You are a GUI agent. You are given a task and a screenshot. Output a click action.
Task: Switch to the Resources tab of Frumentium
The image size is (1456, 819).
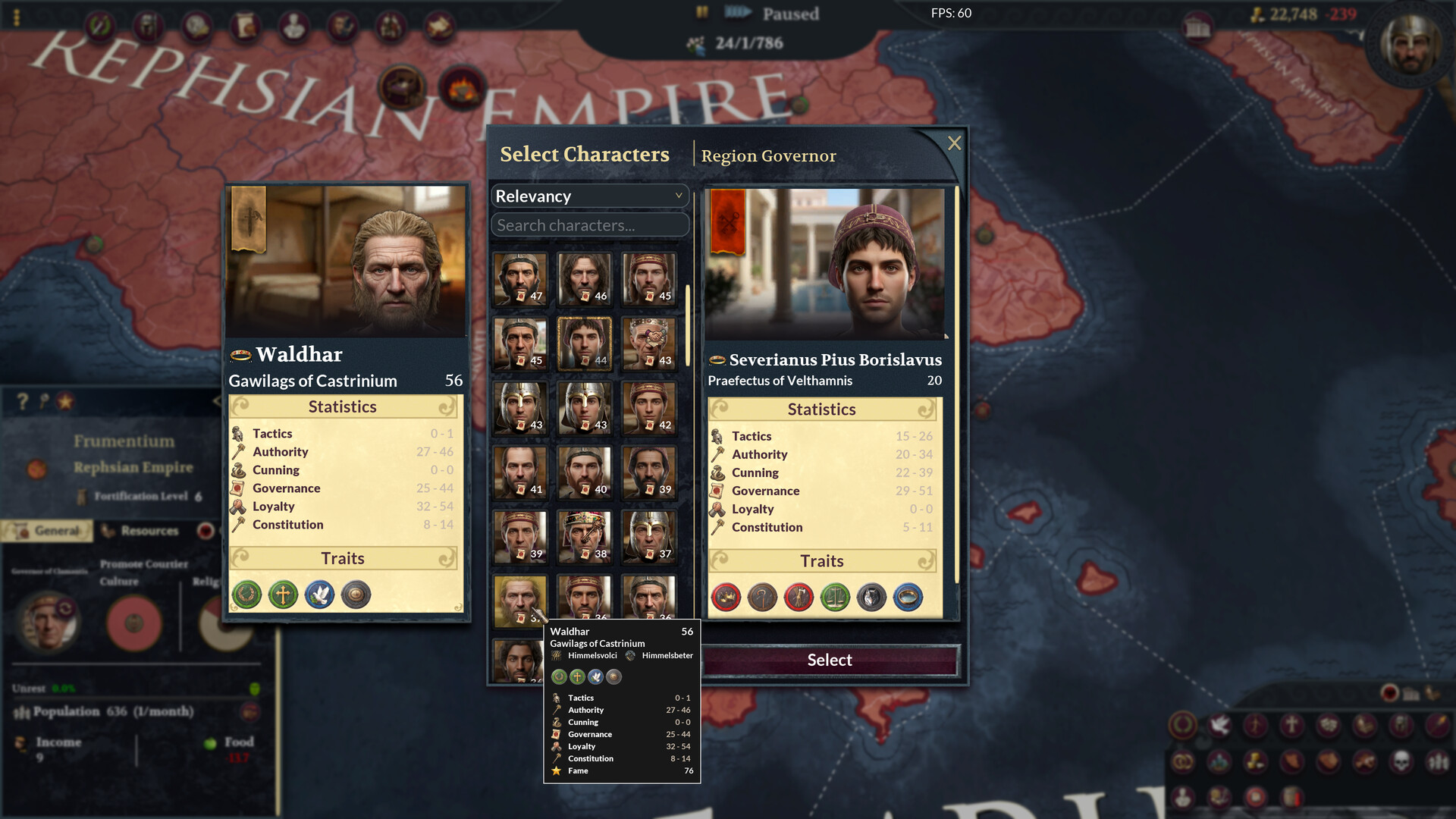[149, 531]
